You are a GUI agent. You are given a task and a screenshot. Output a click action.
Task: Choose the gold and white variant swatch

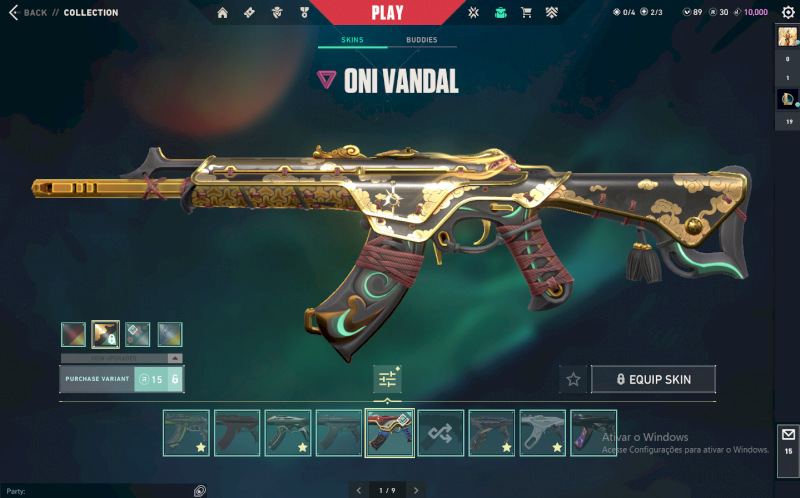tap(105, 334)
